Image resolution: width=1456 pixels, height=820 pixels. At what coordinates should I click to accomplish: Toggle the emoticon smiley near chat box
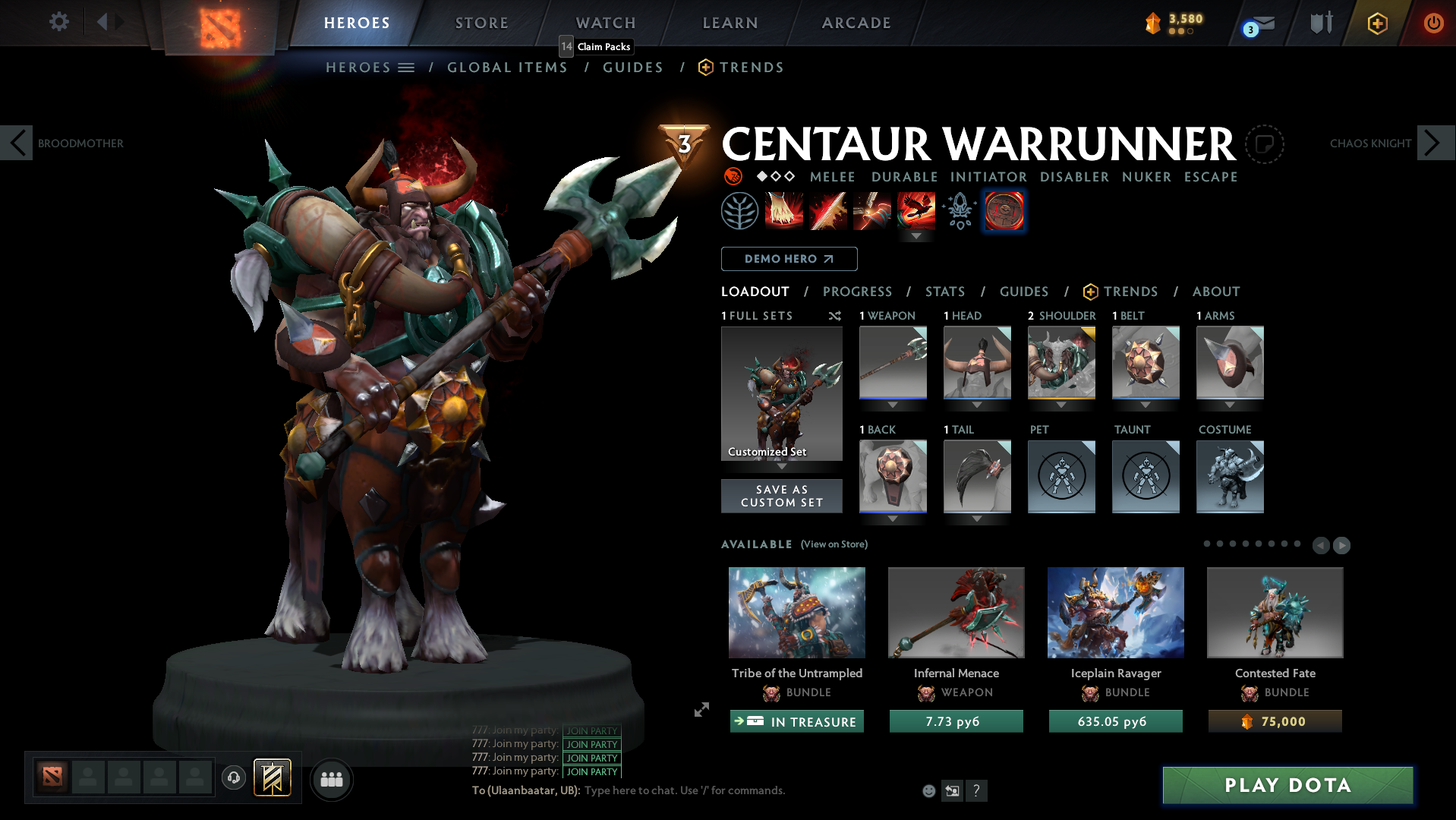[x=928, y=790]
